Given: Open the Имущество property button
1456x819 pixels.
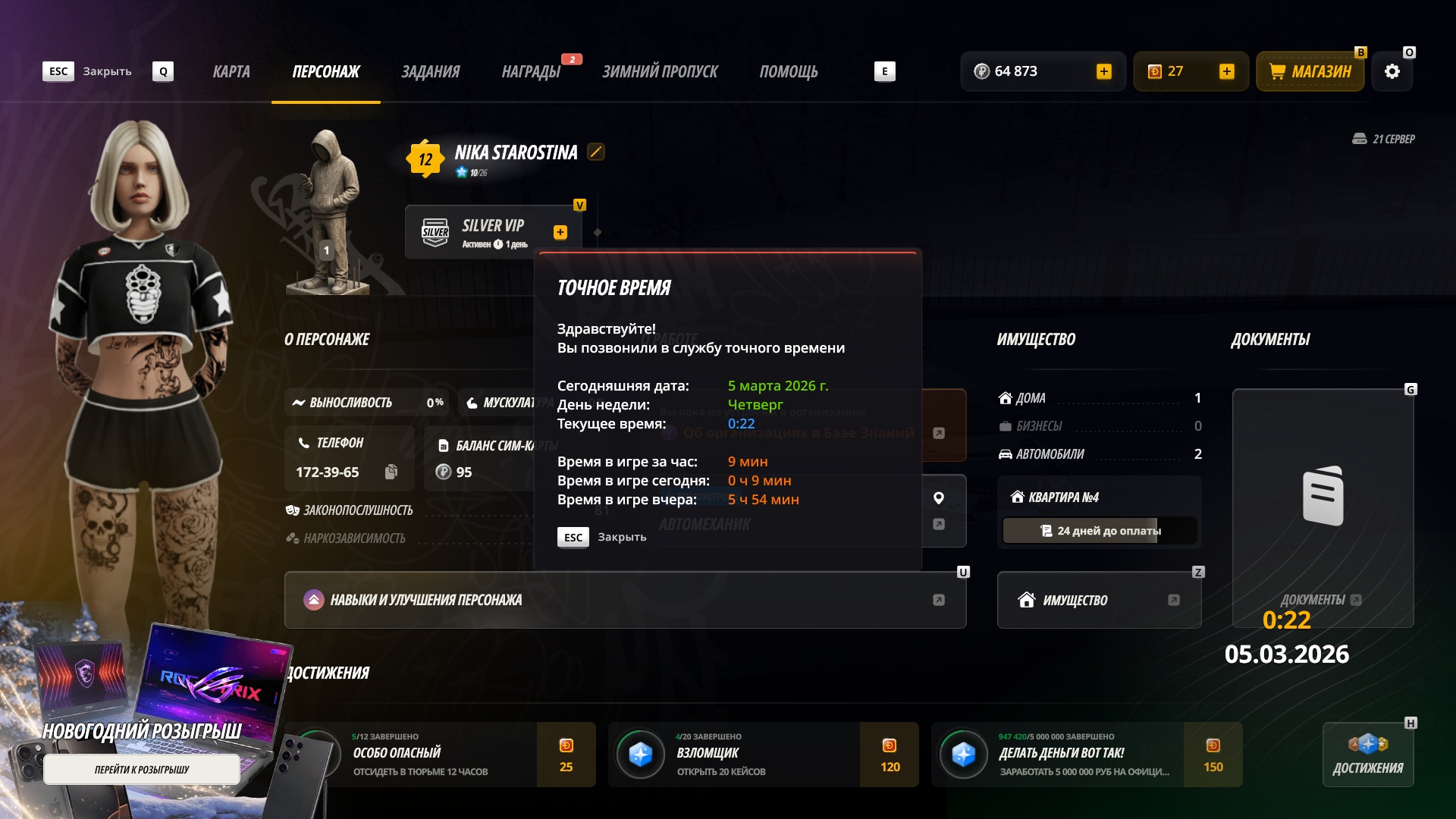Looking at the screenshot, I should [x=1099, y=600].
